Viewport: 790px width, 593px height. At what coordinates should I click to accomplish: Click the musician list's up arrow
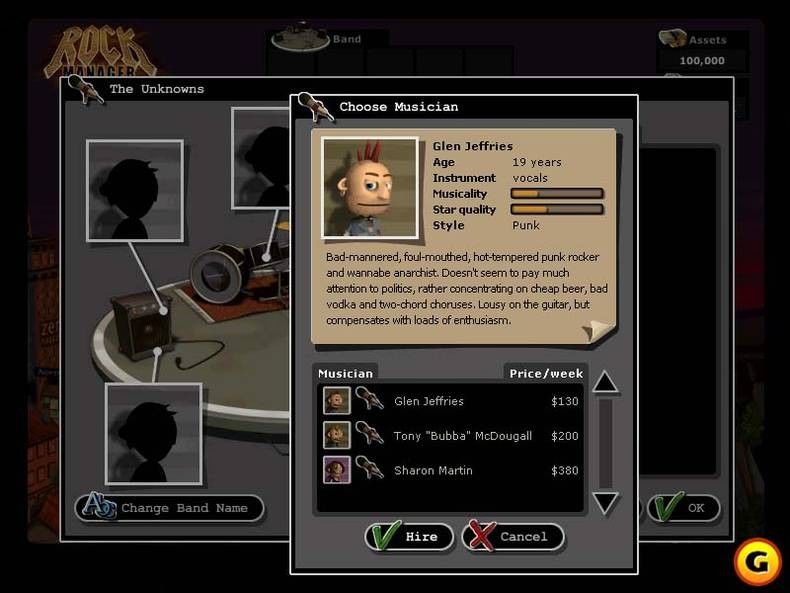(605, 382)
